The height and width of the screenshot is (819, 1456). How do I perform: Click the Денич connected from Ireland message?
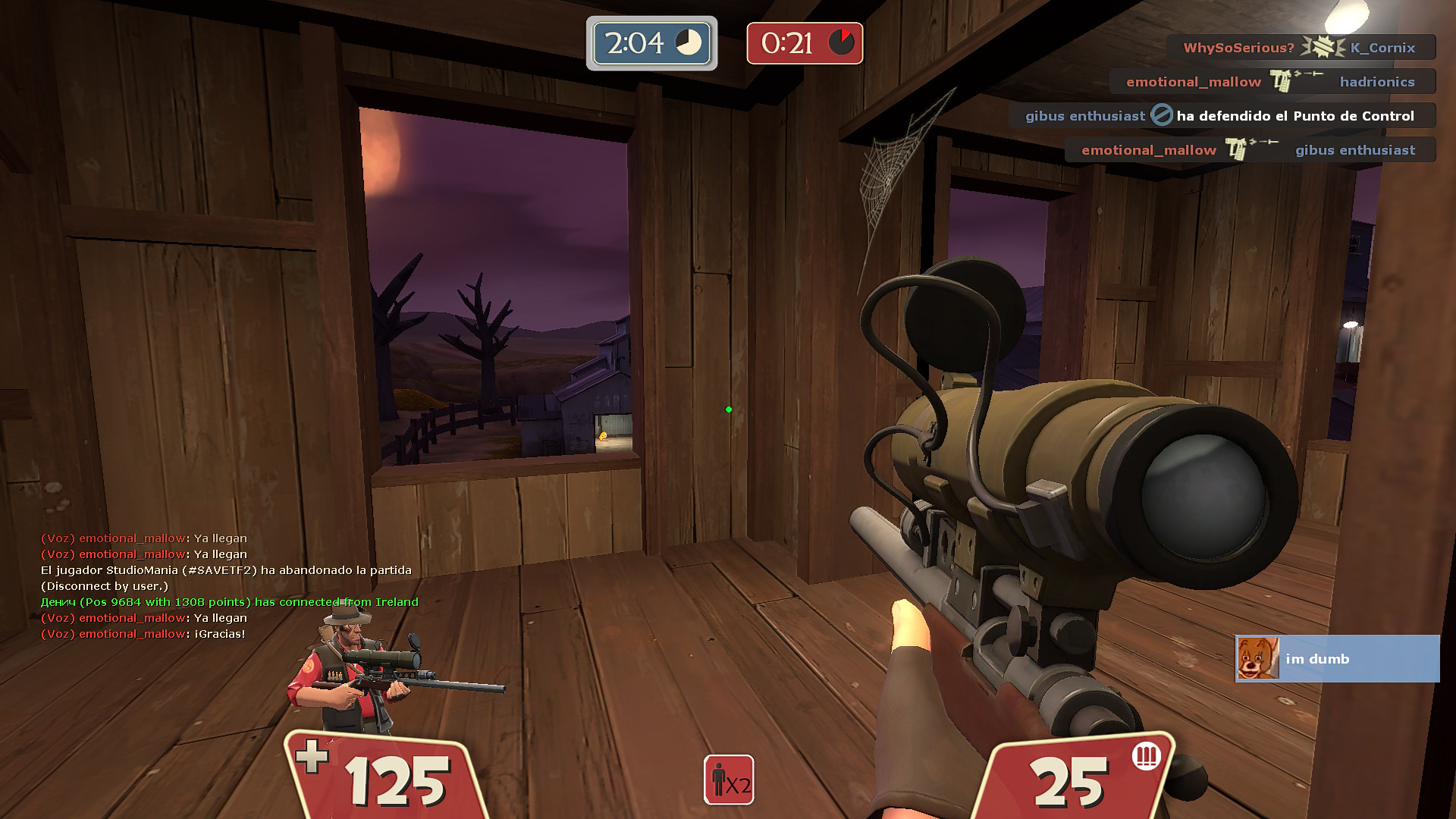227,601
